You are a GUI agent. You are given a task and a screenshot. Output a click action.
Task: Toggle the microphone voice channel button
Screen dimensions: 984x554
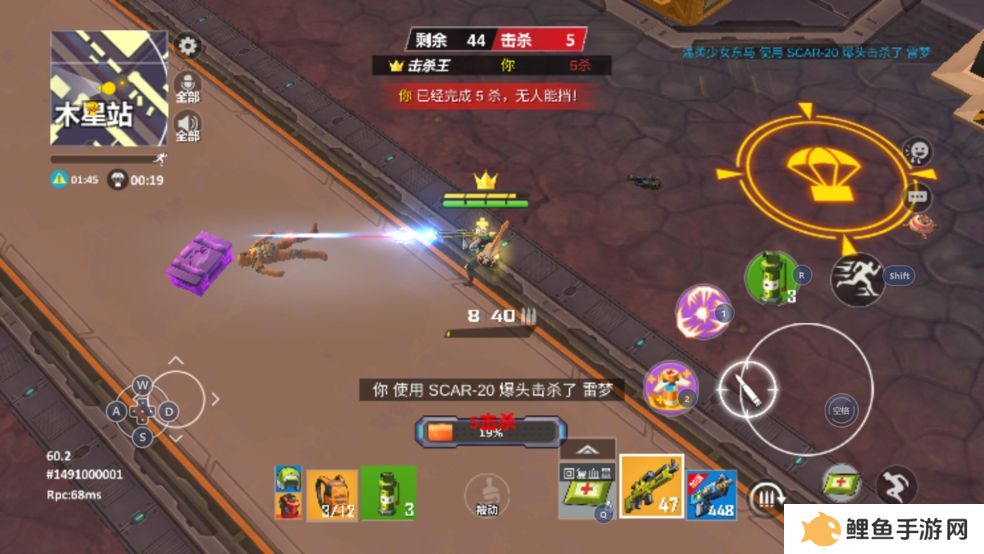pos(187,86)
